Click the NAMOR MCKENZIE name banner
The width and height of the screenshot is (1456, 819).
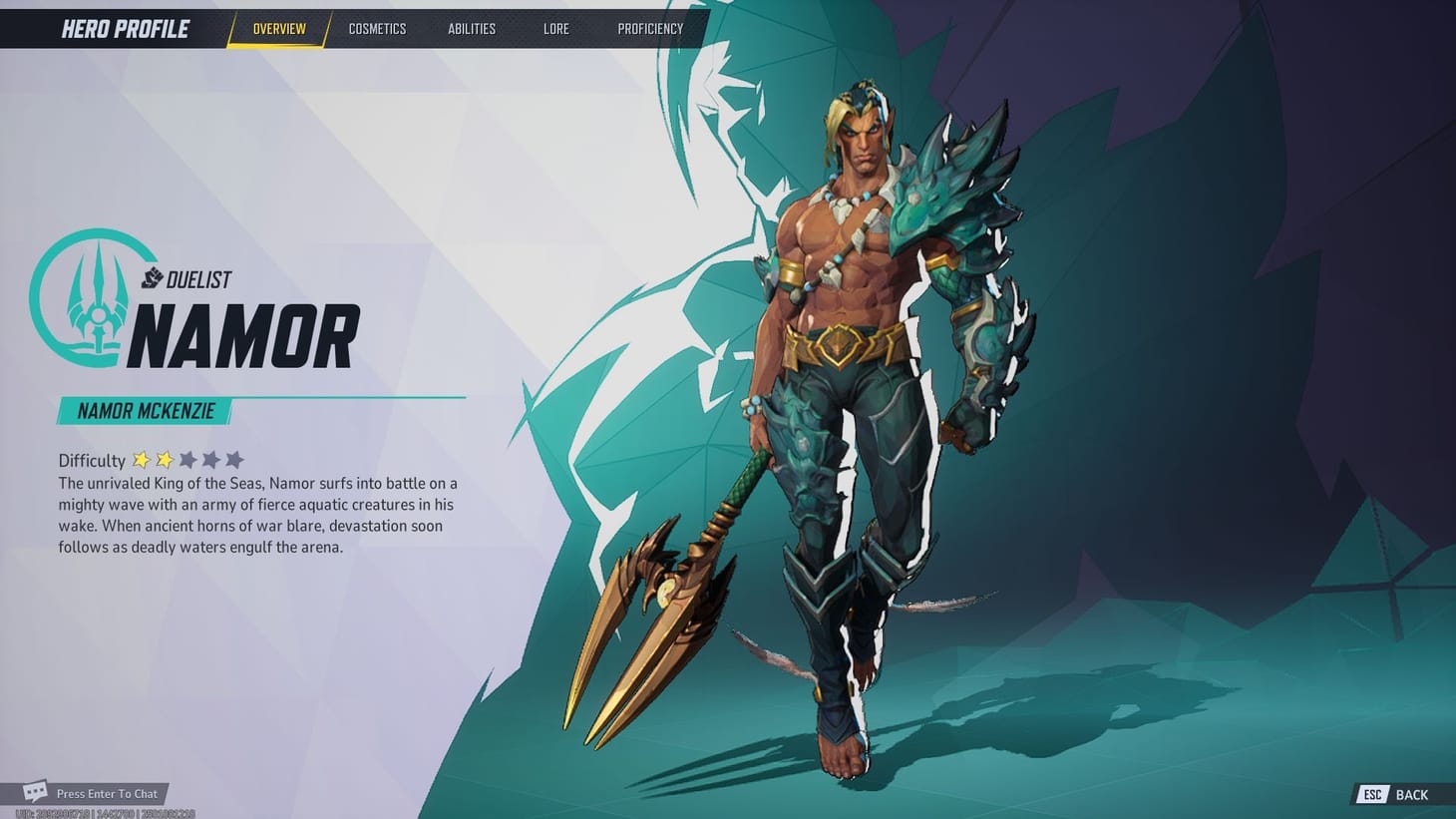coord(146,411)
